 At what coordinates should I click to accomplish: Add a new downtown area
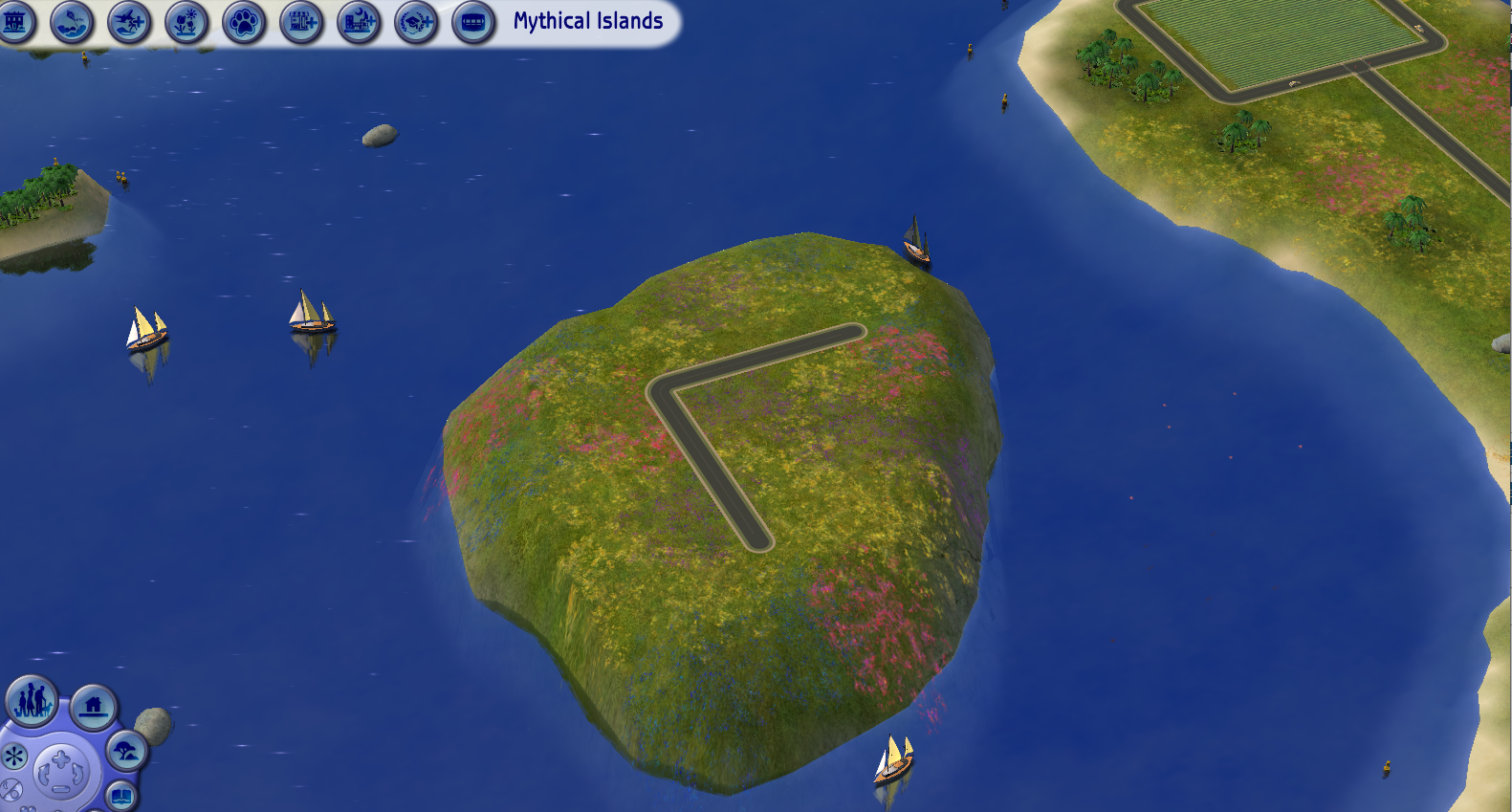point(358,22)
